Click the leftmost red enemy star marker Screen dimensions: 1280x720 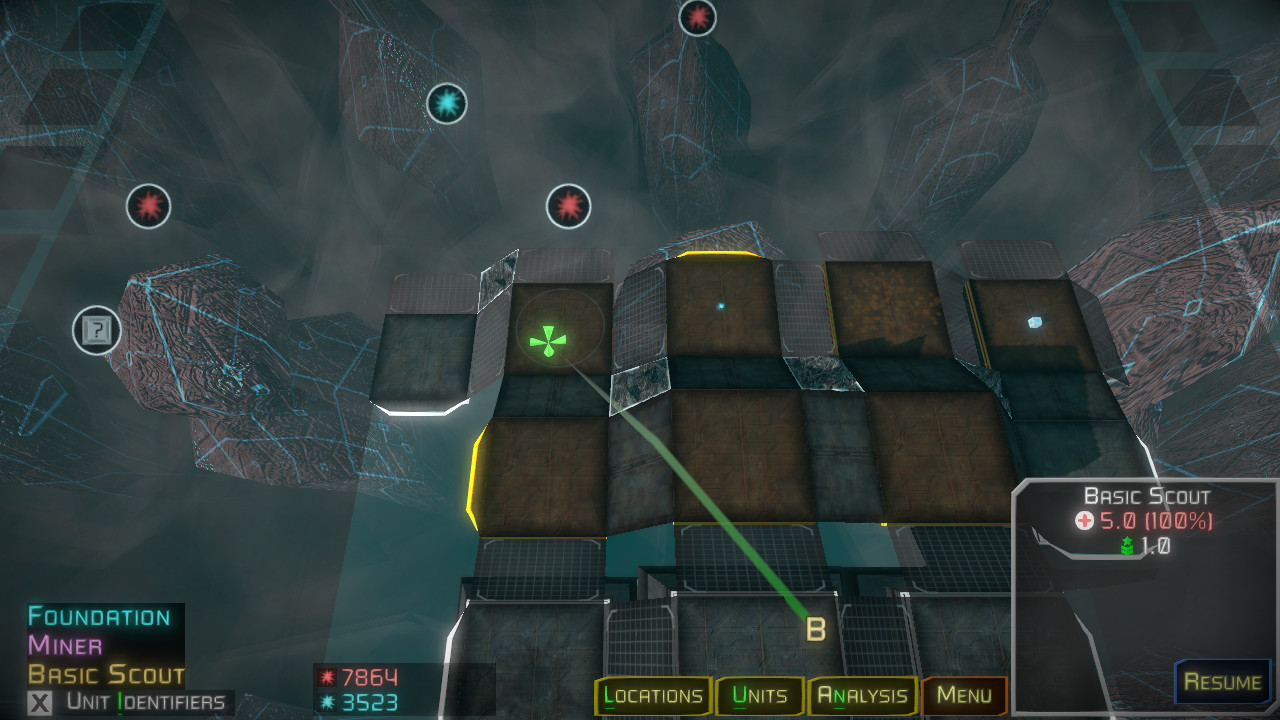coord(148,207)
